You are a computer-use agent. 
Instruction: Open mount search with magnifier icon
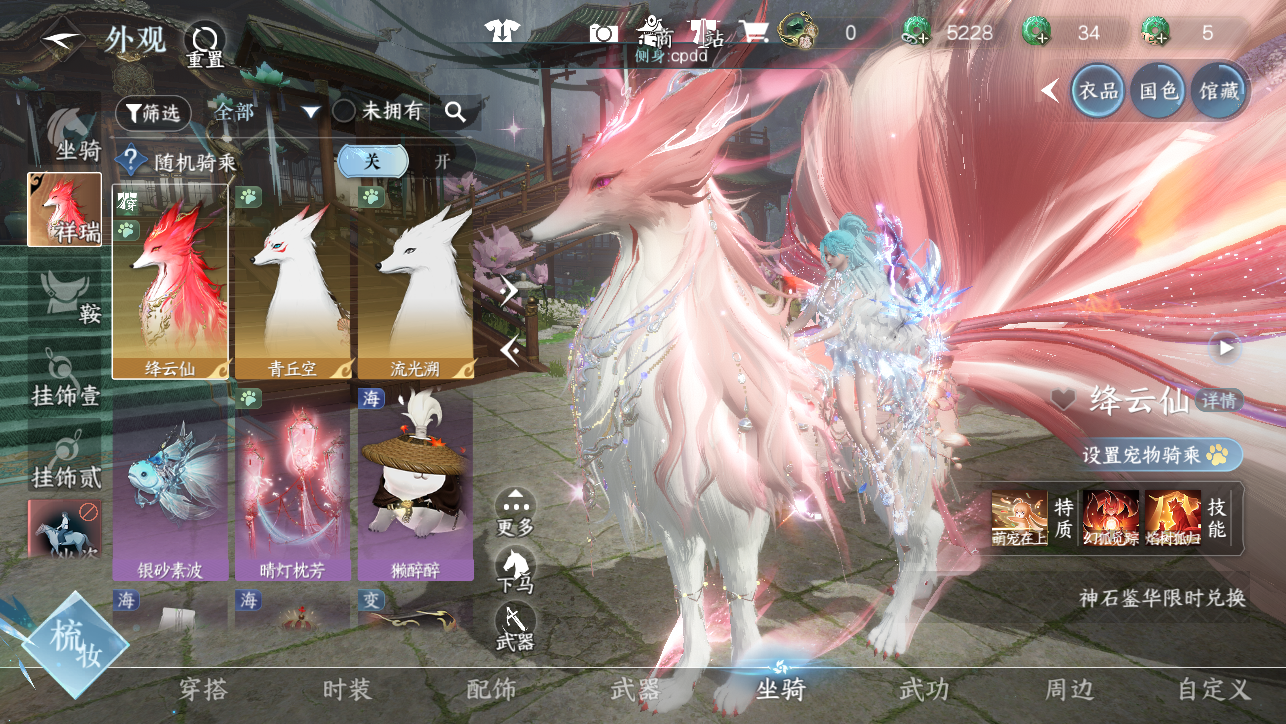456,112
